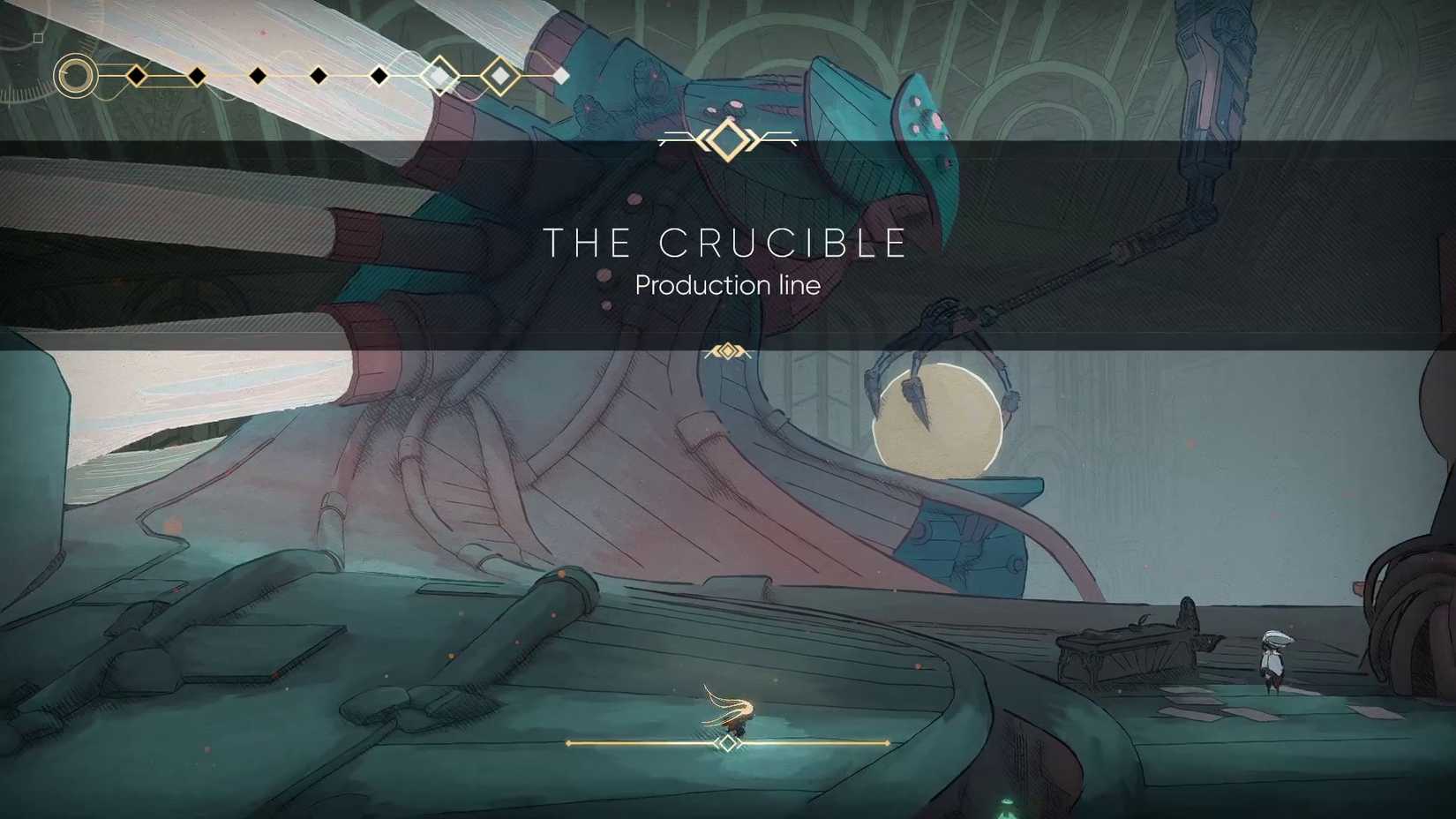Click the golden diamond ornament above the title
The image size is (1456, 819).
[x=727, y=139]
